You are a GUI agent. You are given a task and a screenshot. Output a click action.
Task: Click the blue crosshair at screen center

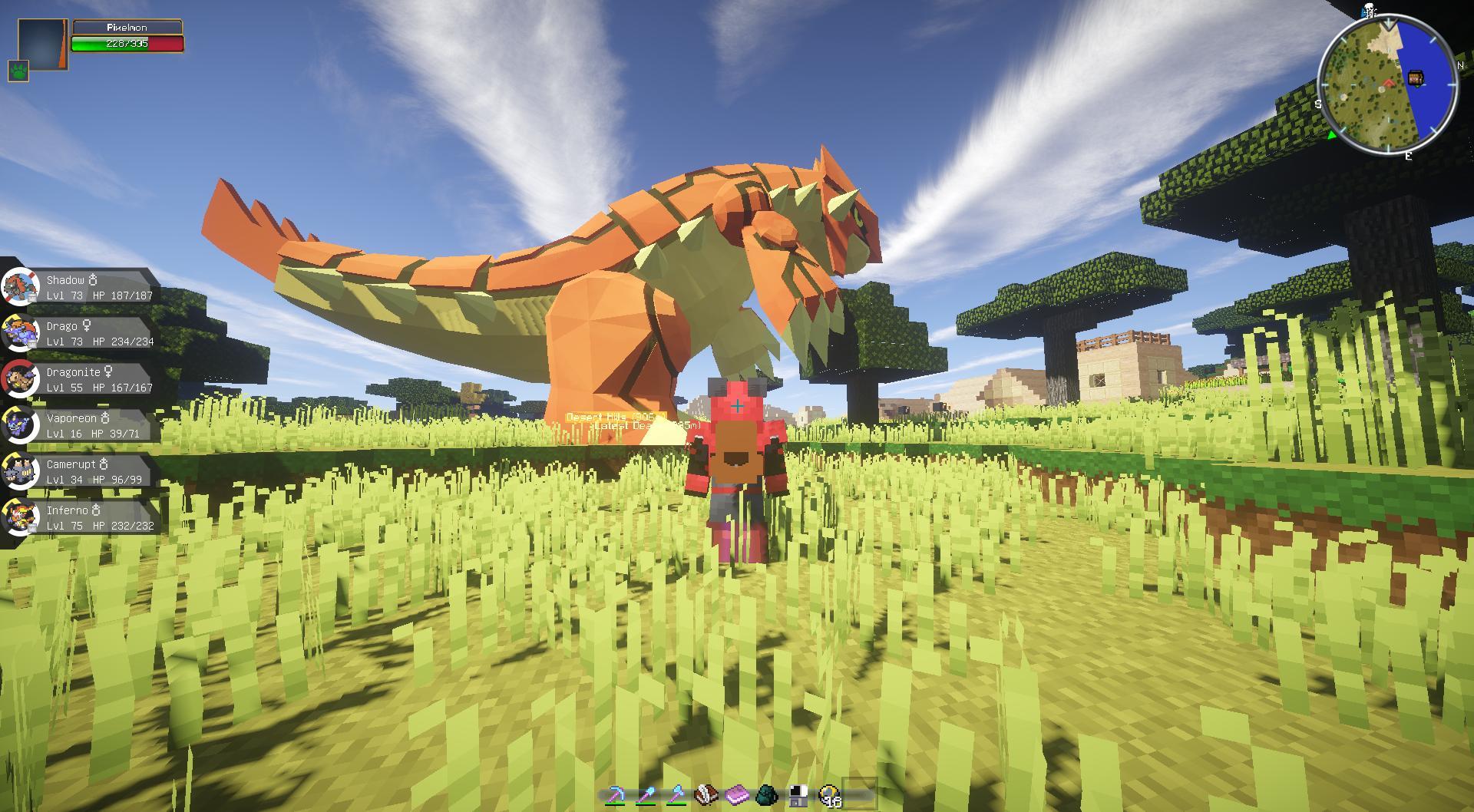(x=738, y=405)
